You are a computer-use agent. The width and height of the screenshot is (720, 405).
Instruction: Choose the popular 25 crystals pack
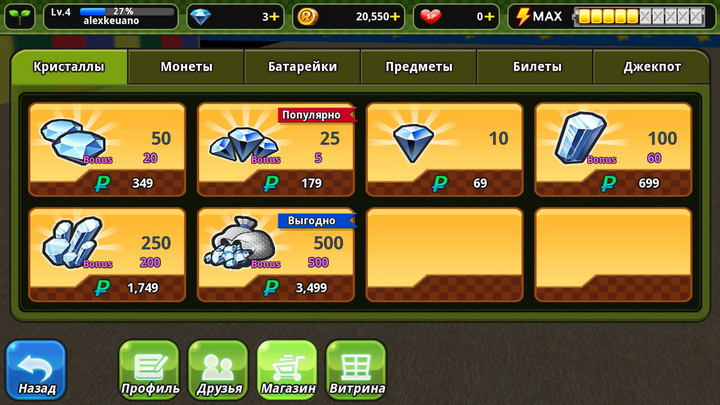coord(276,148)
